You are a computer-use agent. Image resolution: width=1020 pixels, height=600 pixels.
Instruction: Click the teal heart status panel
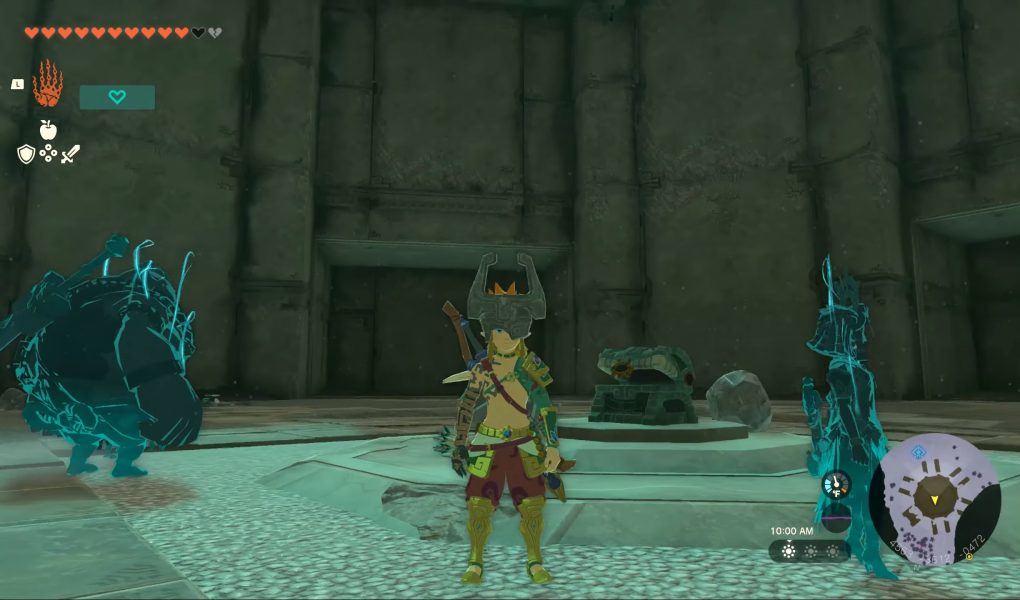(x=117, y=97)
